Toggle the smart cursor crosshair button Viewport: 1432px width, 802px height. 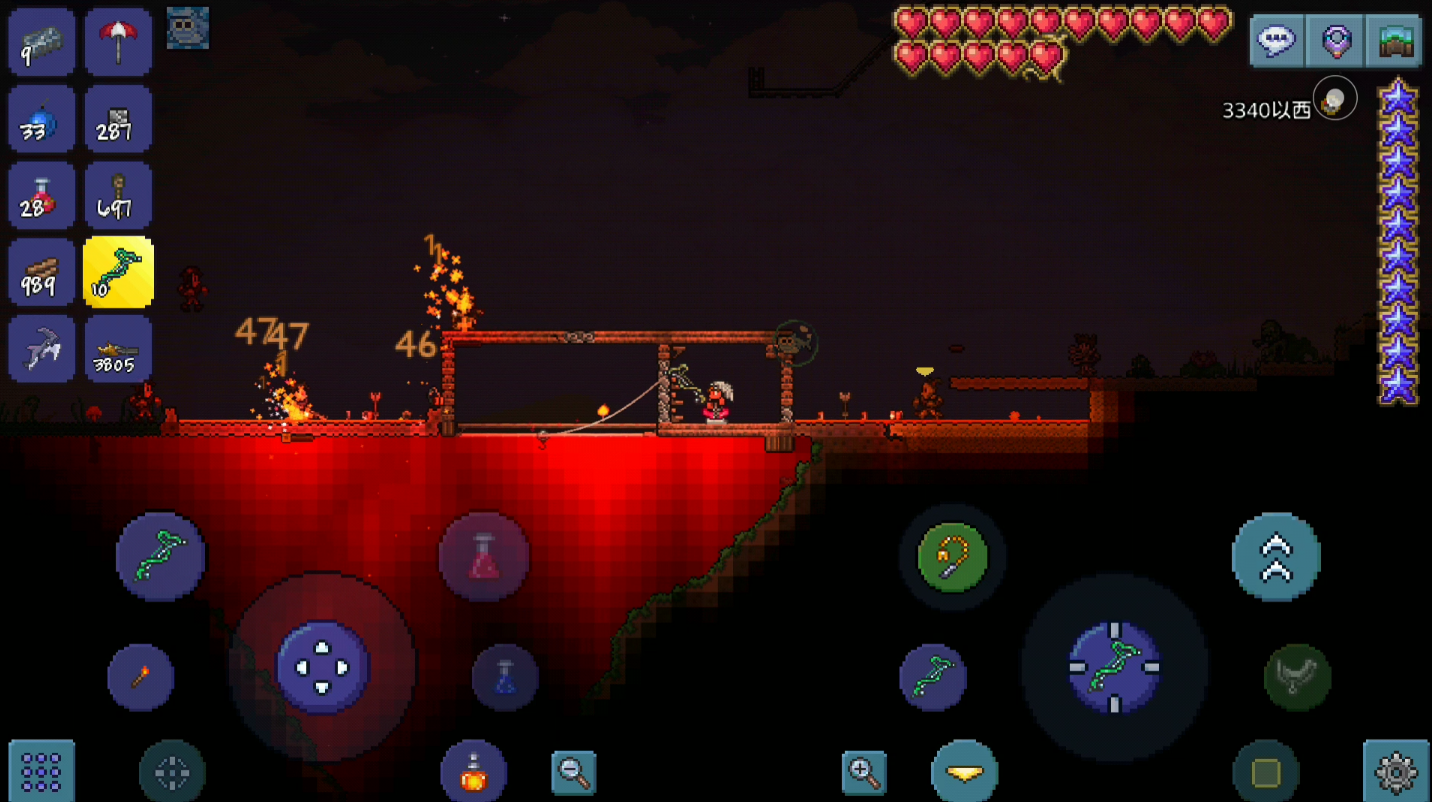[x=172, y=772]
